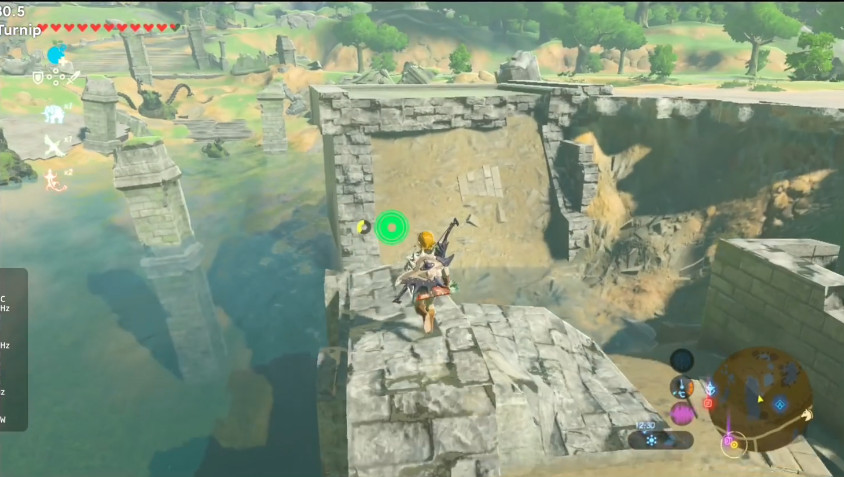Select the blue round rune icon
Viewport: 844px width, 477px height.
pyautogui.click(x=56, y=55)
